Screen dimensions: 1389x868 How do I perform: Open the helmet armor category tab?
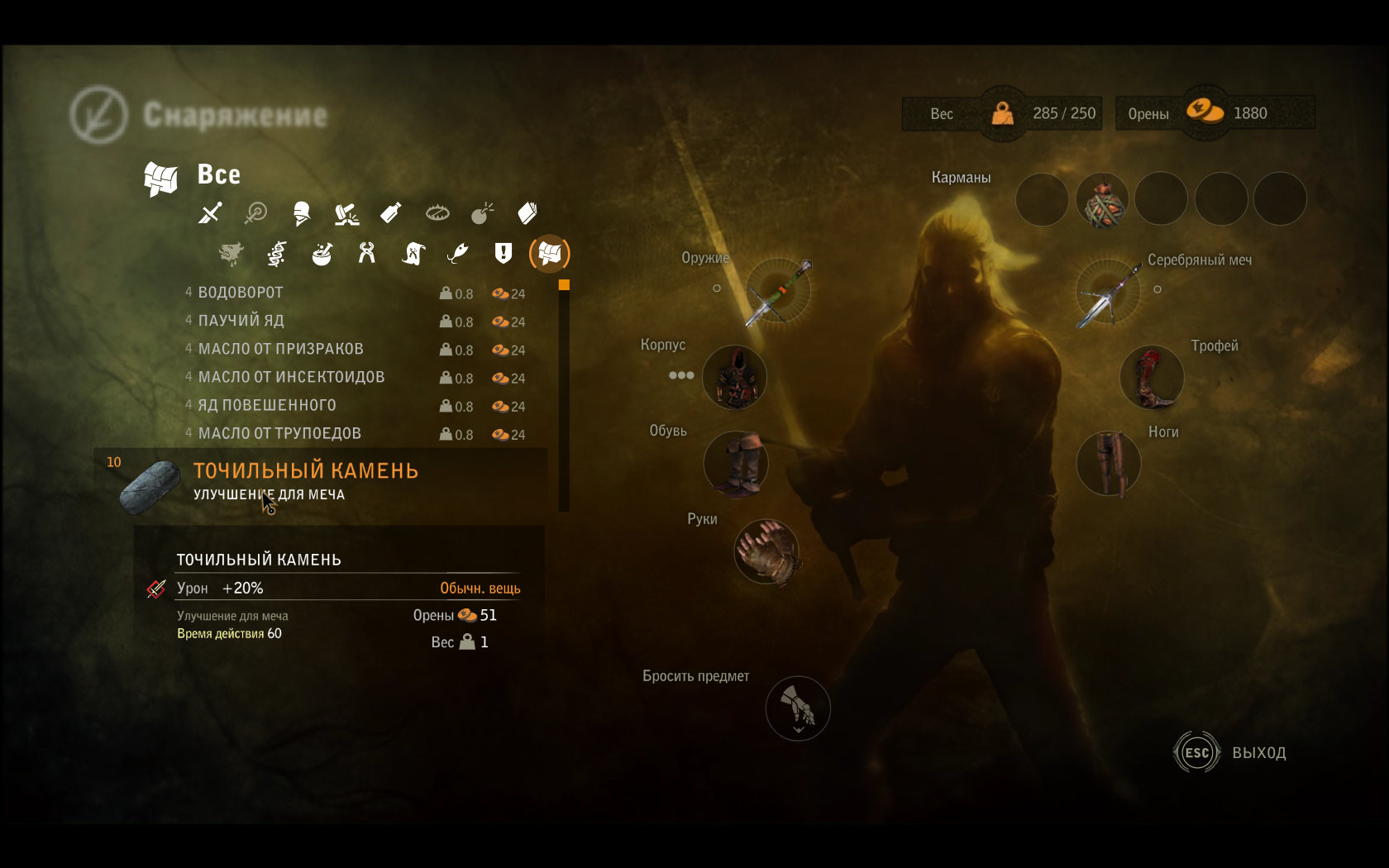302,213
